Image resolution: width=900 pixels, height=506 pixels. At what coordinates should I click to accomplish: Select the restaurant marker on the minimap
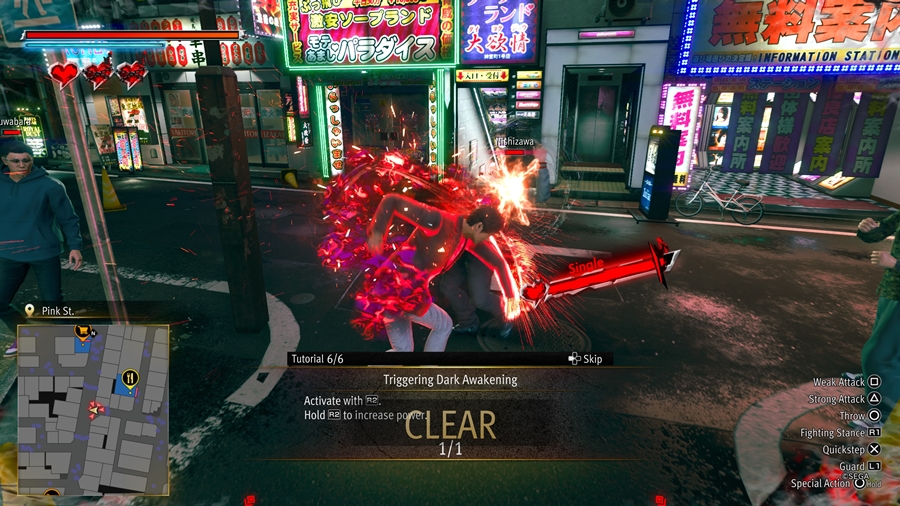click(130, 378)
